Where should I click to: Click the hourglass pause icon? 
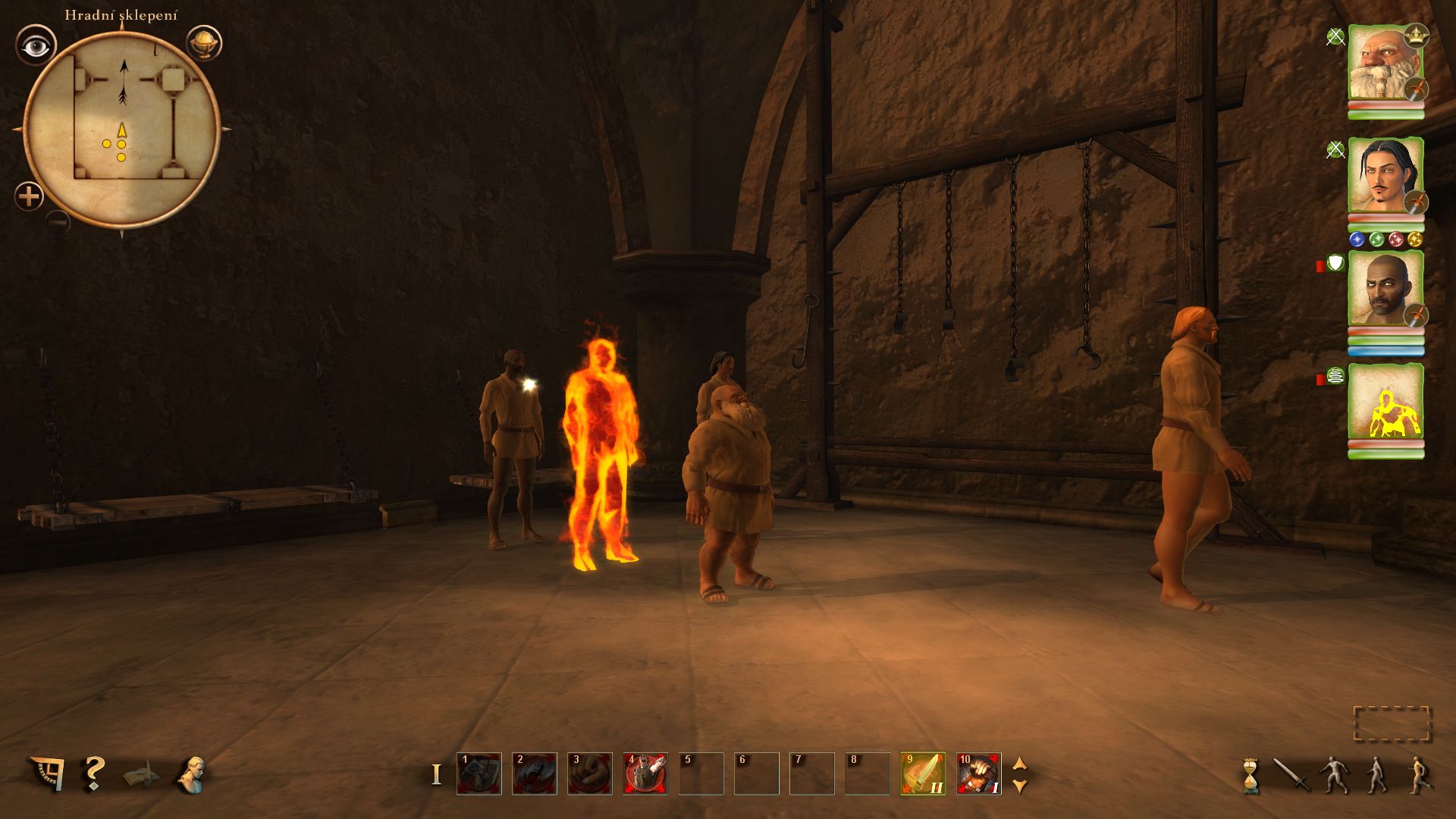[x=1249, y=775]
